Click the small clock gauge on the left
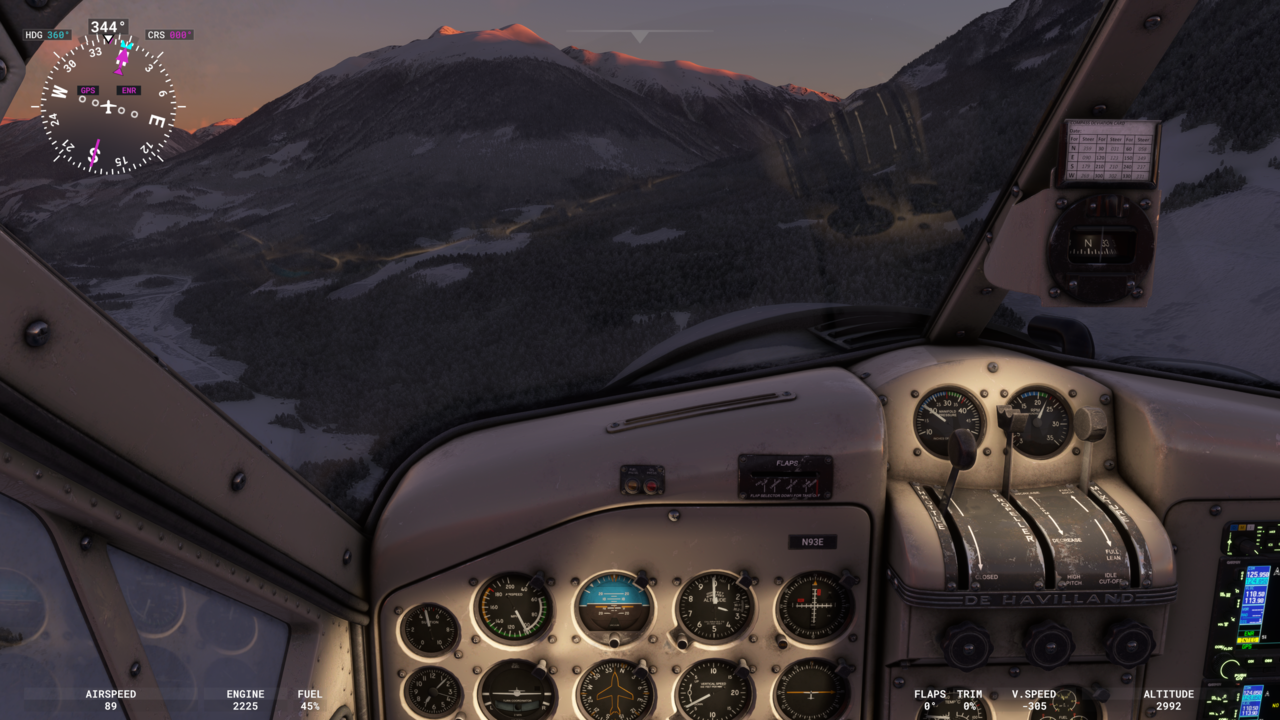The width and height of the screenshot is (1280, 720). [431, 690]
